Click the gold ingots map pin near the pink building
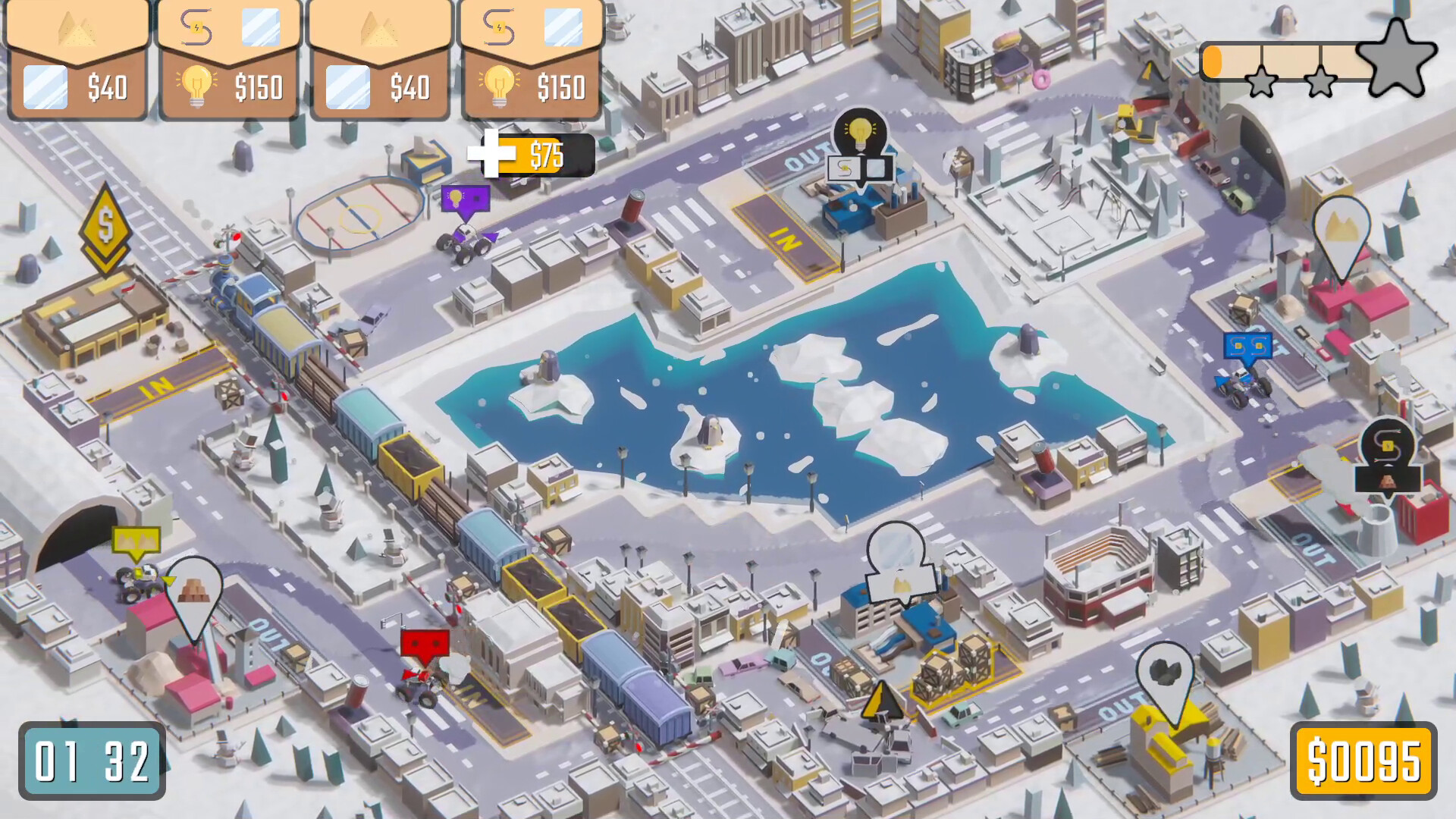This screenshot has height=819, width=1456. (x=193, y=591)
